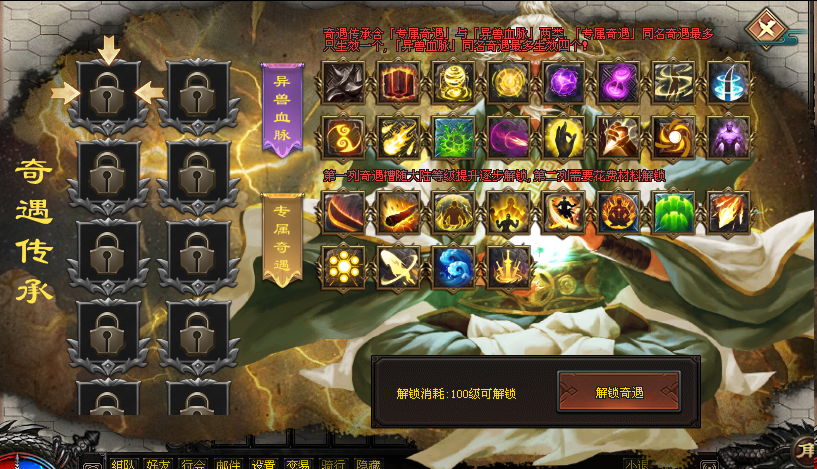Viewport: 817px width, 469px height.
Task: Pick the purple muscular figure skill
Action: tap(728, 137)
